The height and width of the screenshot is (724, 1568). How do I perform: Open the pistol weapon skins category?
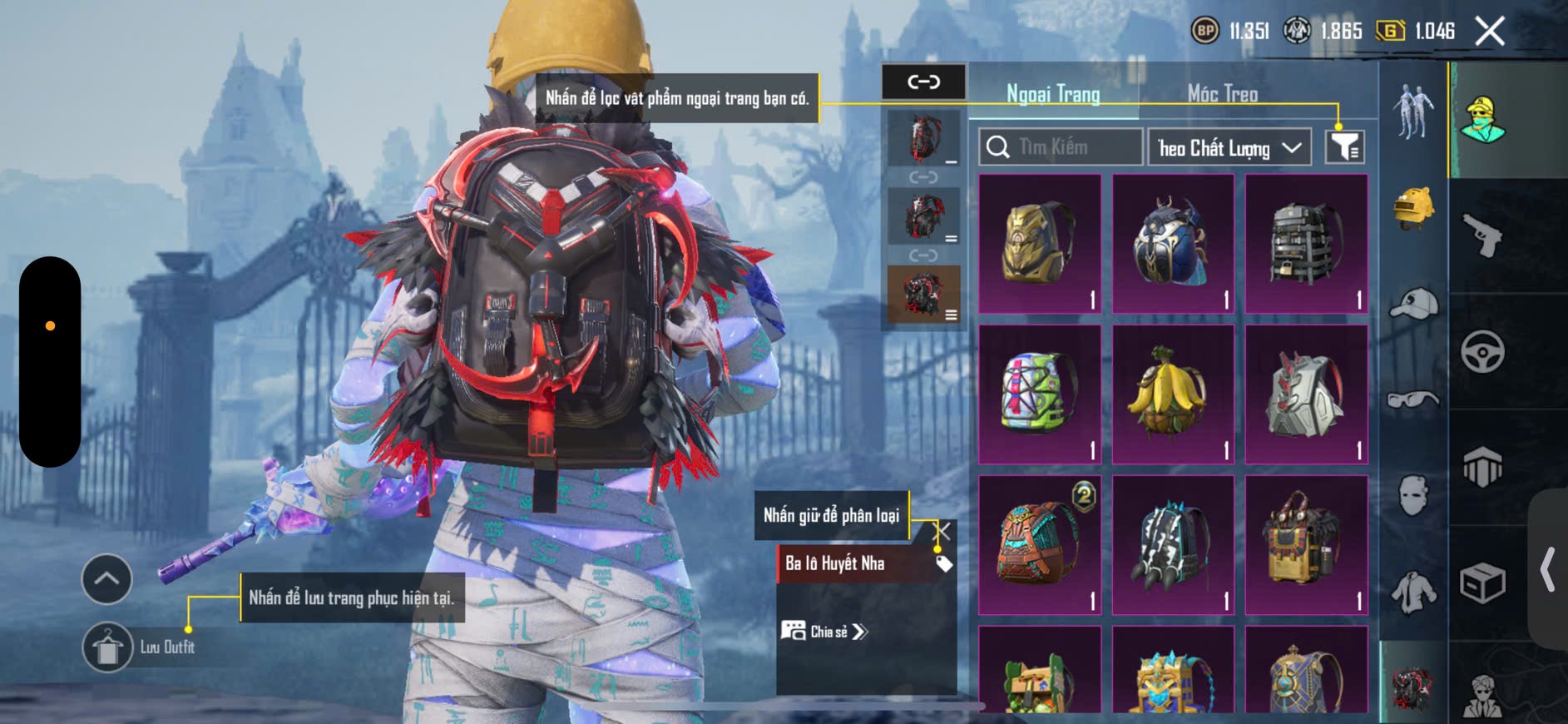tap(1482, 236)
